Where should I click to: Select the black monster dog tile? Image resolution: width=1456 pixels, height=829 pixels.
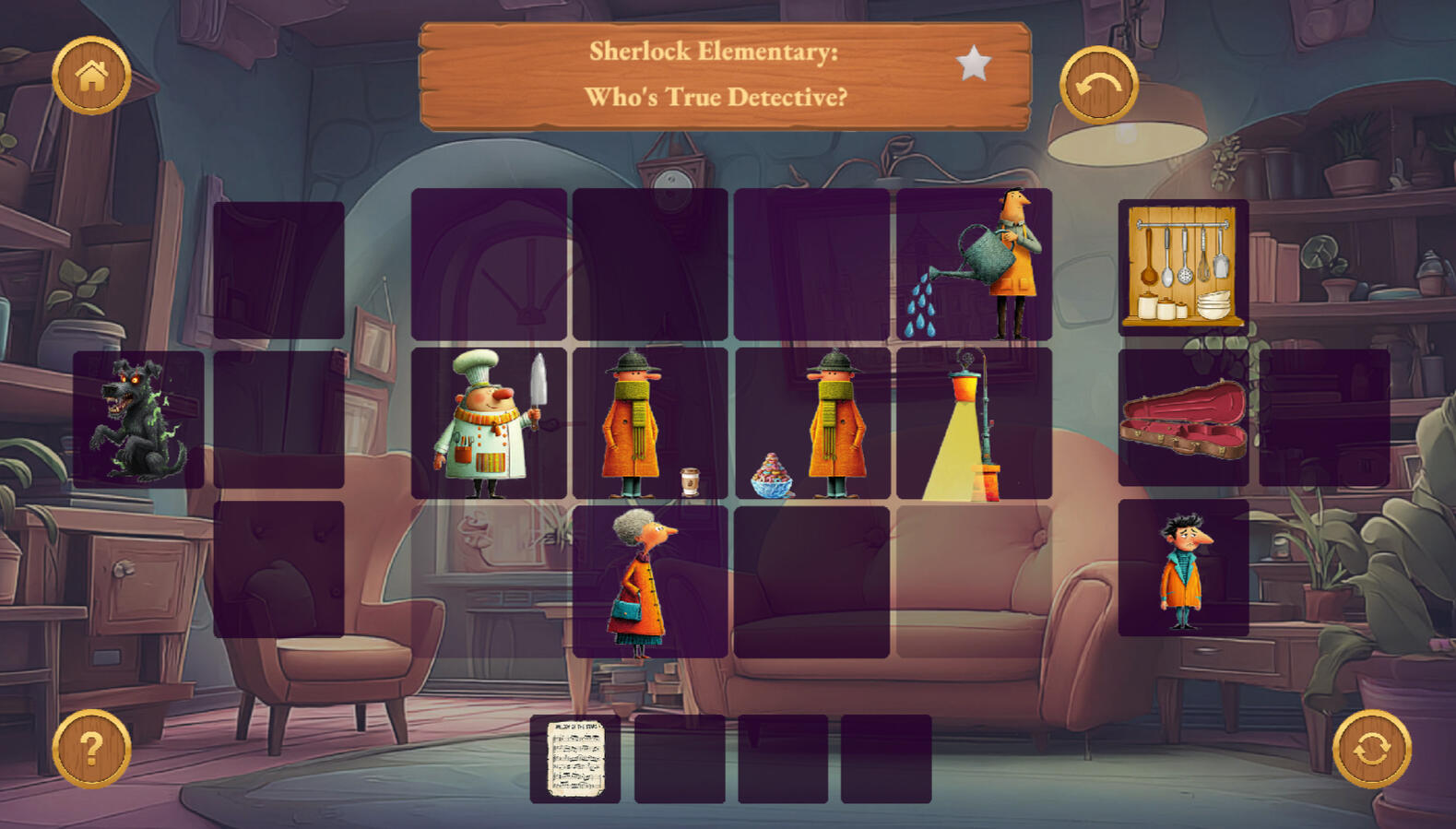click(138, 420)
